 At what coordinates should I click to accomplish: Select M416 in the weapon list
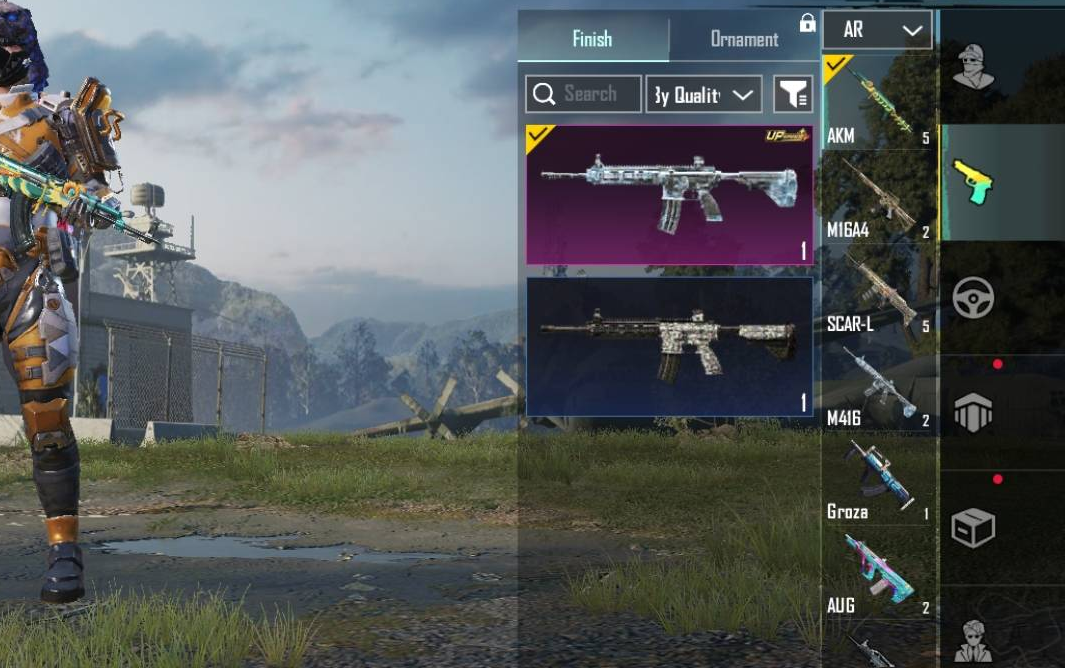coord(878,385)
